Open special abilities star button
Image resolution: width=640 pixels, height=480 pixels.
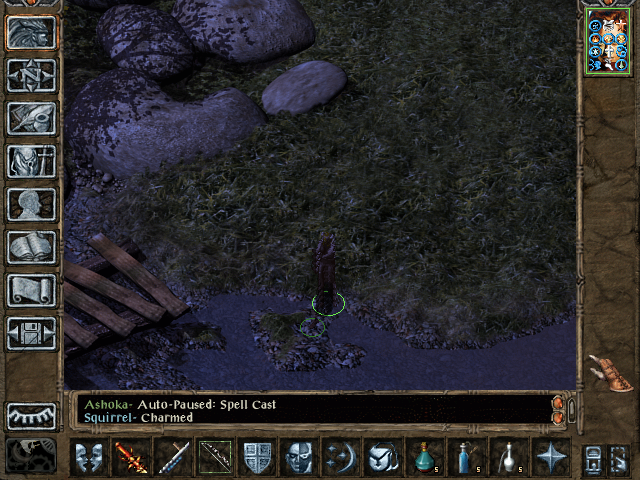[551, 456]
